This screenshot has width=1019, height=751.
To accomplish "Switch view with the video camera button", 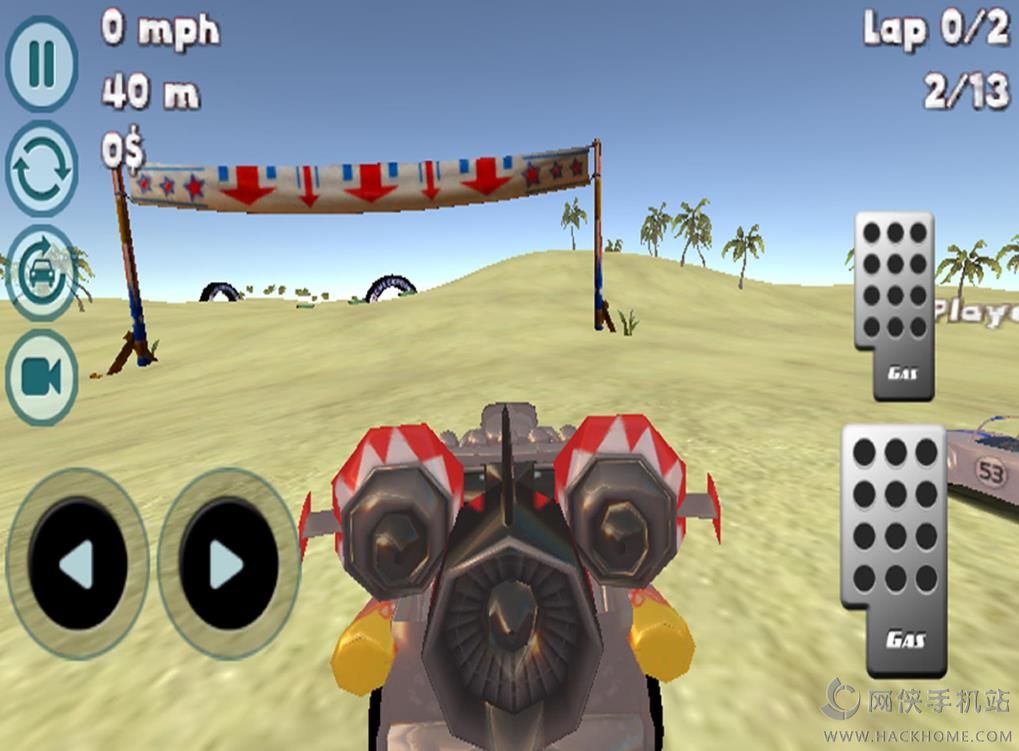I will tap(41, 377).
